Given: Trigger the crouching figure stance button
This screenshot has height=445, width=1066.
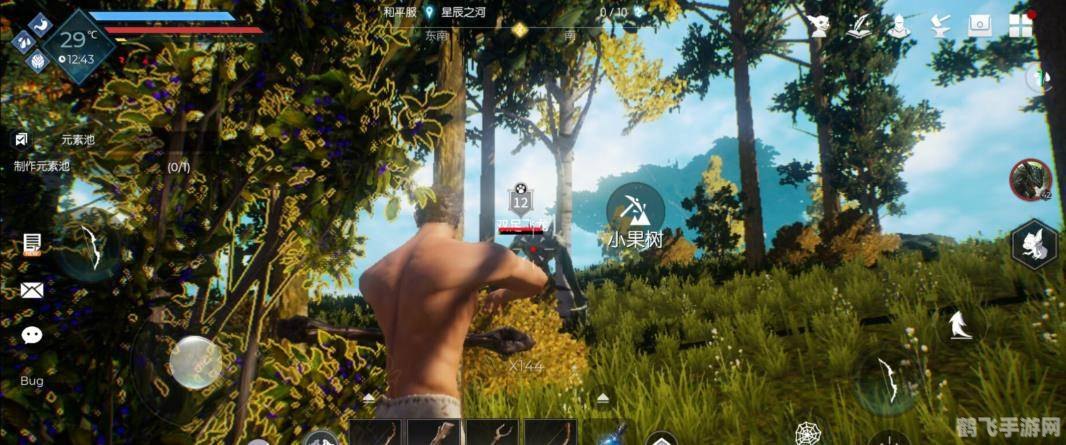Looking at the screenshot, I should tap(960, 323).
